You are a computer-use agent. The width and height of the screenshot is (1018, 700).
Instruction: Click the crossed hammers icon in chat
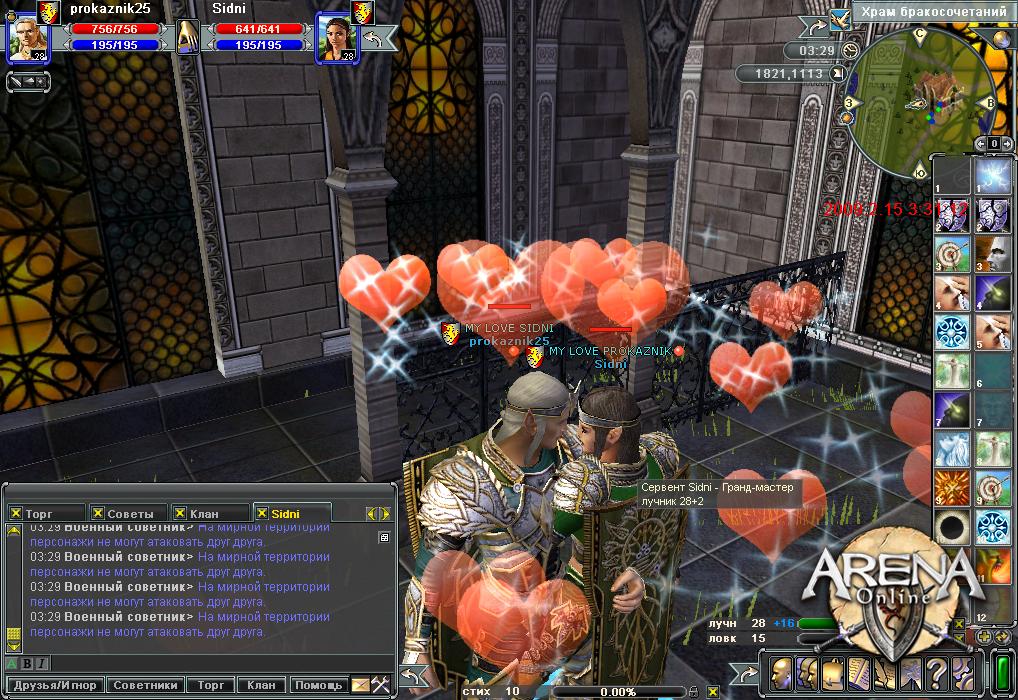381,686
